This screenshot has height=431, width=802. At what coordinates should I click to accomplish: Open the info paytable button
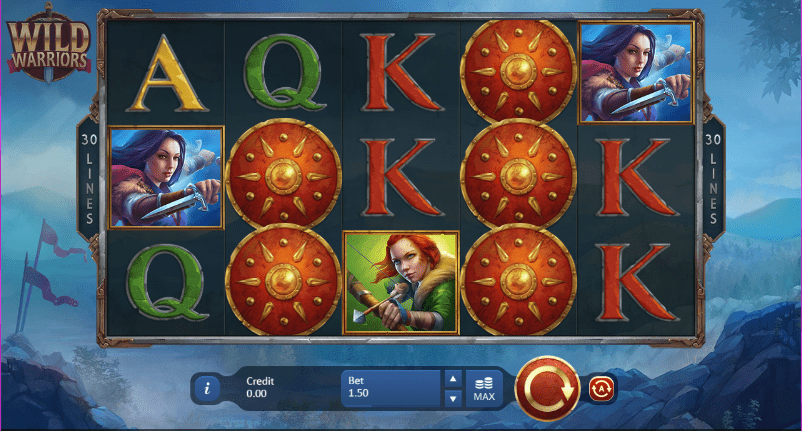click(206, 388)
